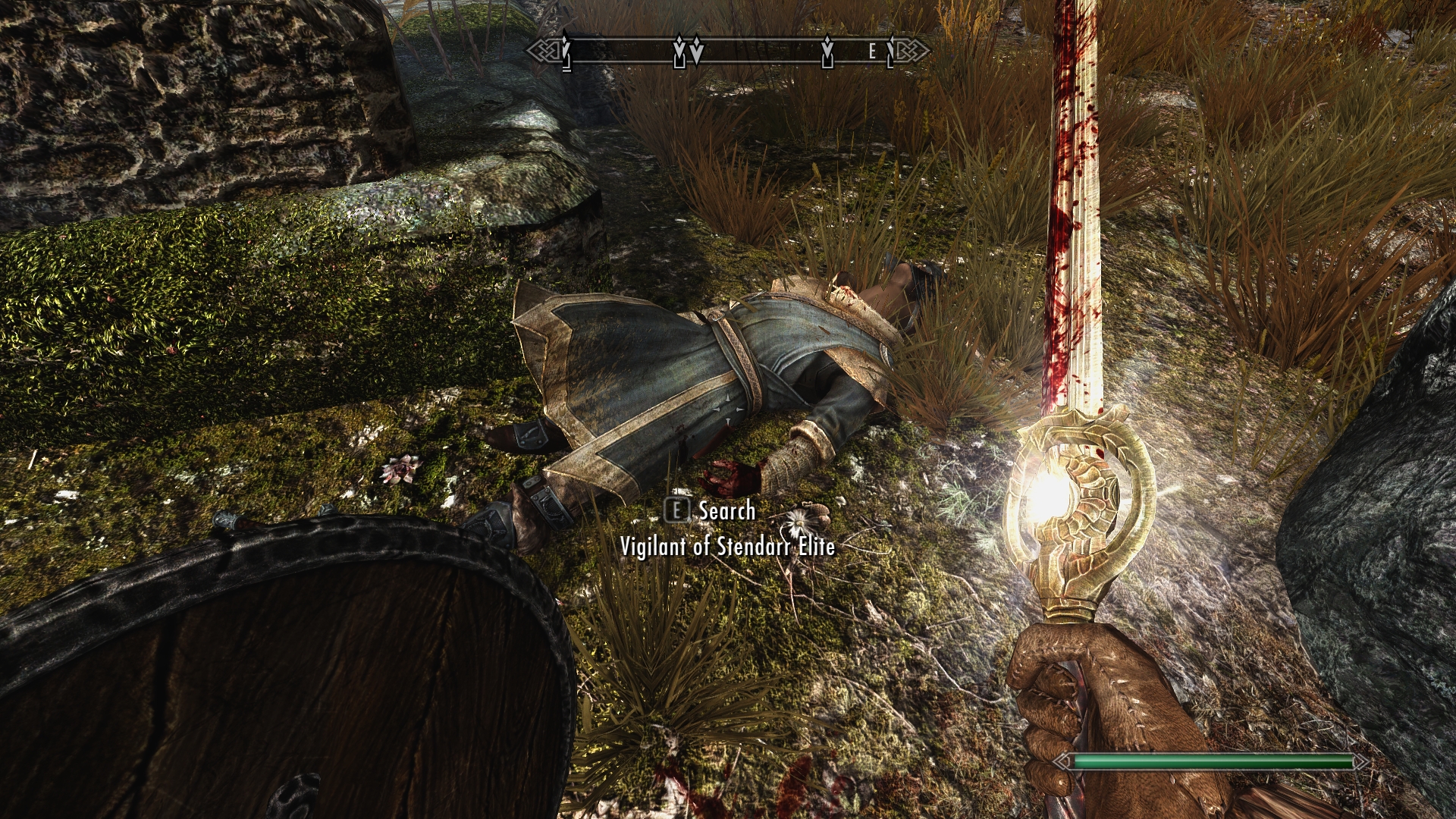Select the East letter on the compass
1456x819 pixels.
coord(872,52)
